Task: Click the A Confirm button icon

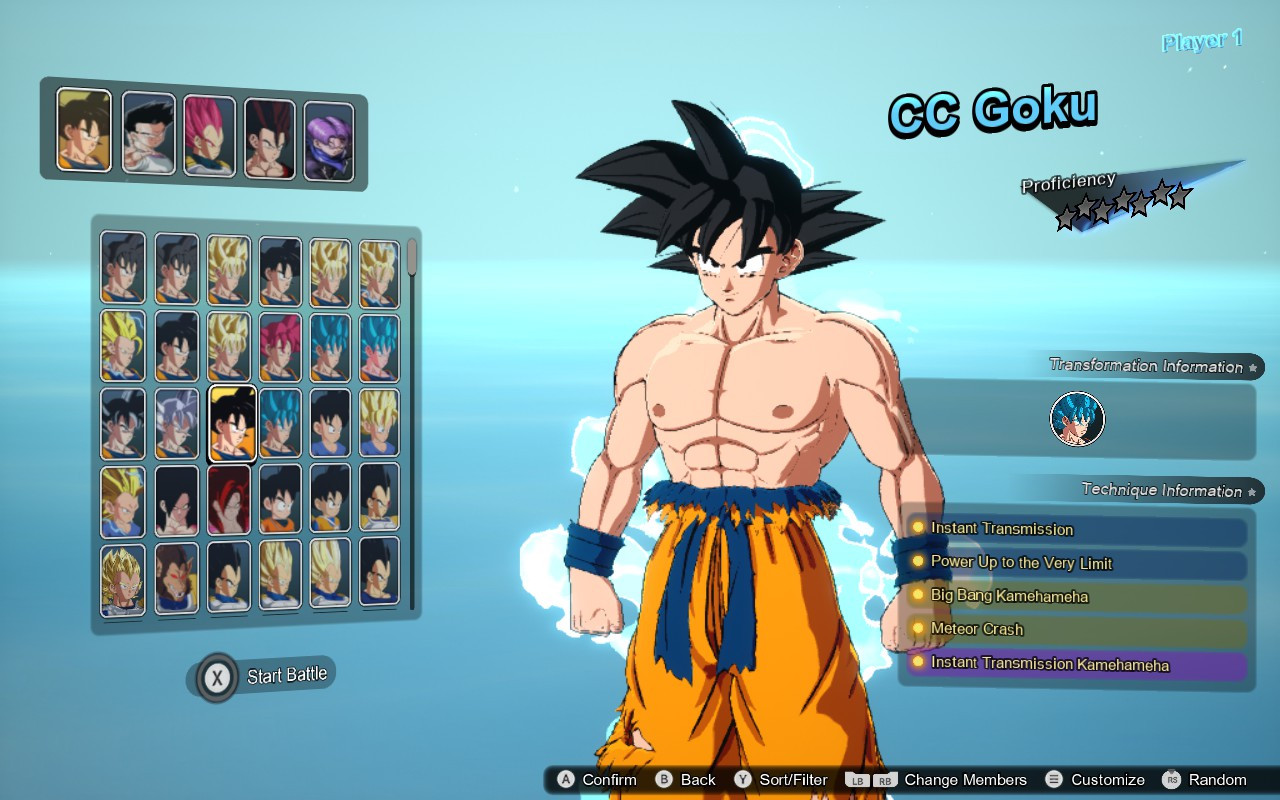Action: click(567, 780)
